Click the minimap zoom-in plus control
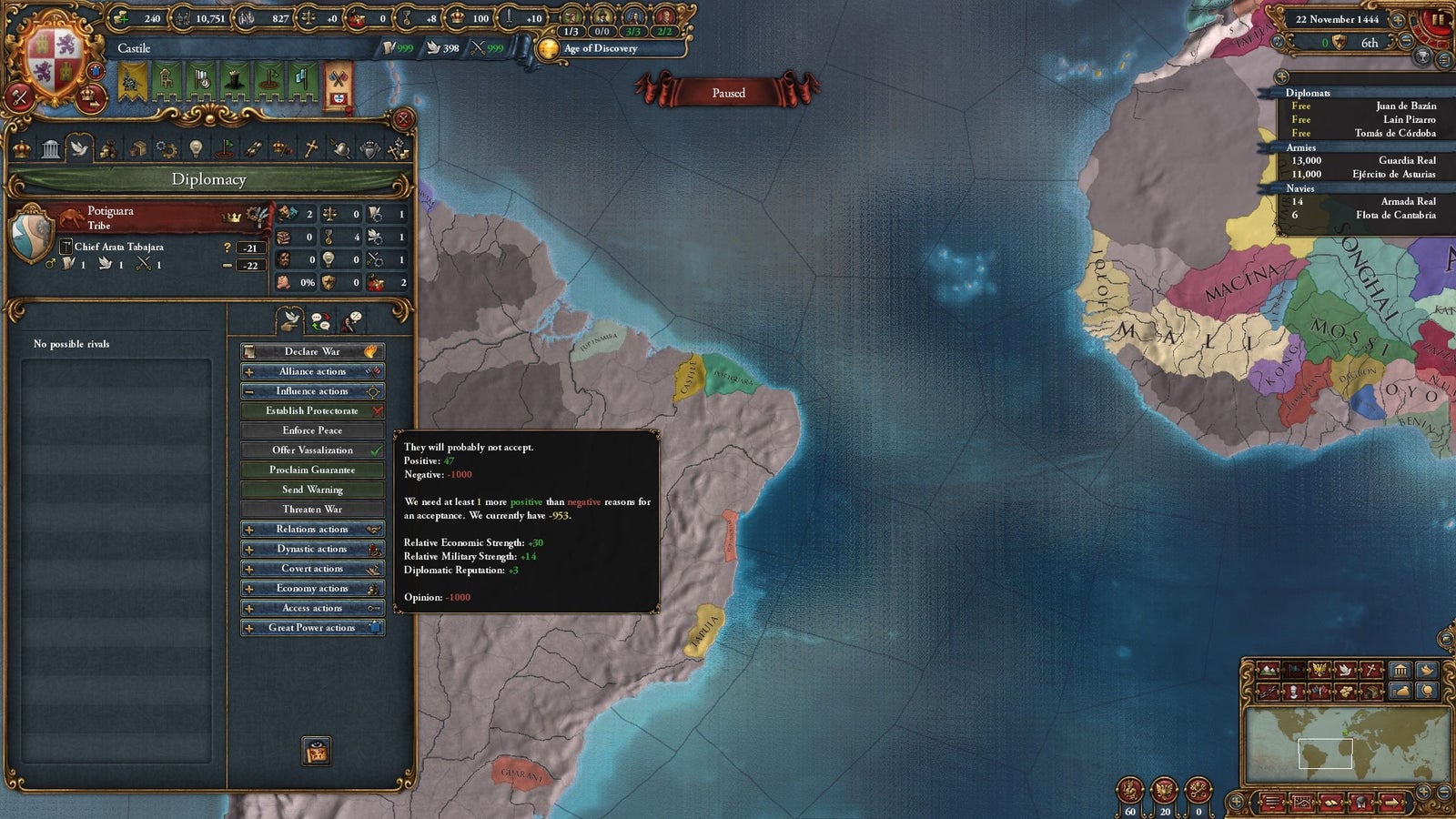 [1424, 792]
